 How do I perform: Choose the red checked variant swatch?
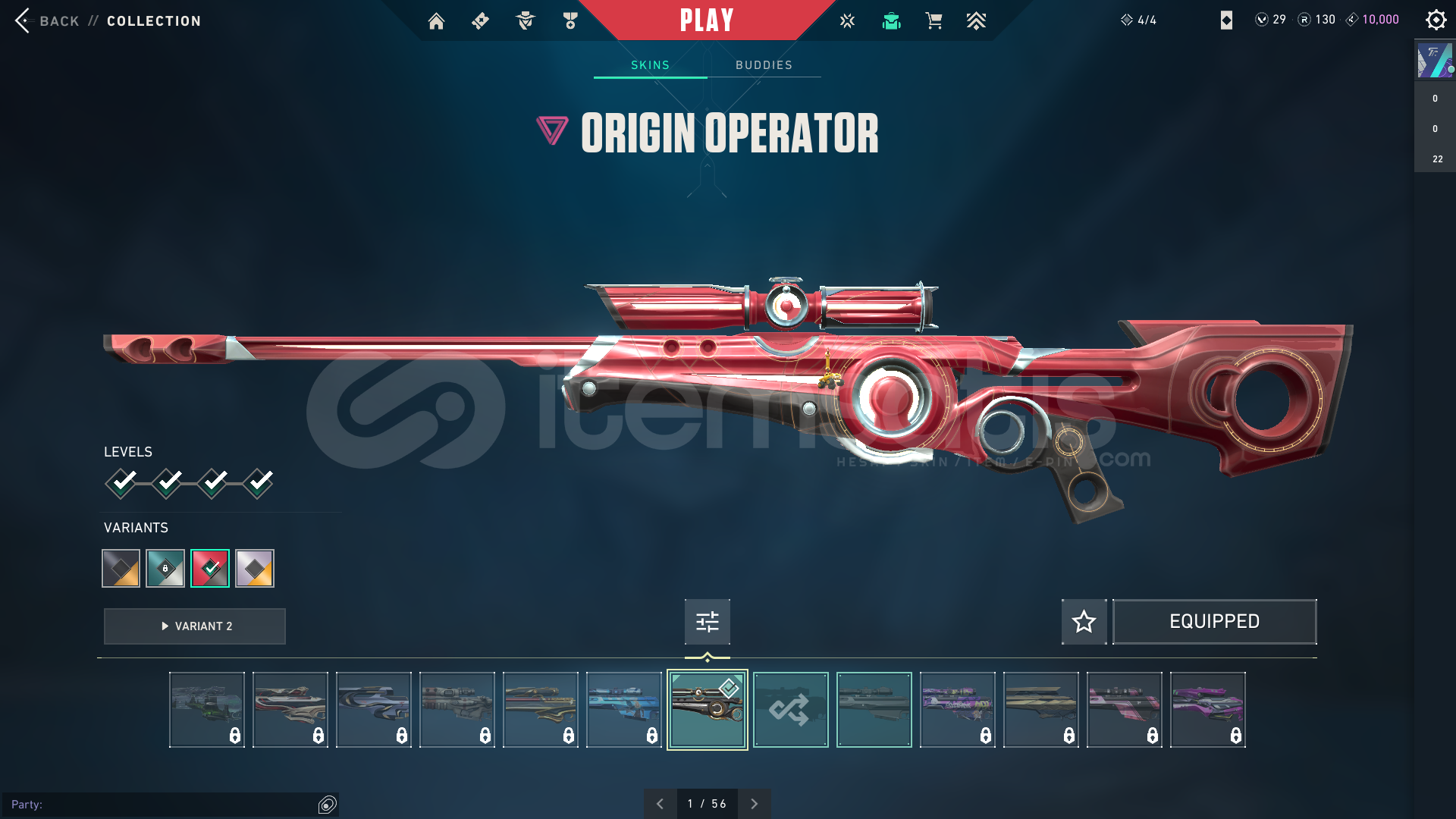click(210, 568)
